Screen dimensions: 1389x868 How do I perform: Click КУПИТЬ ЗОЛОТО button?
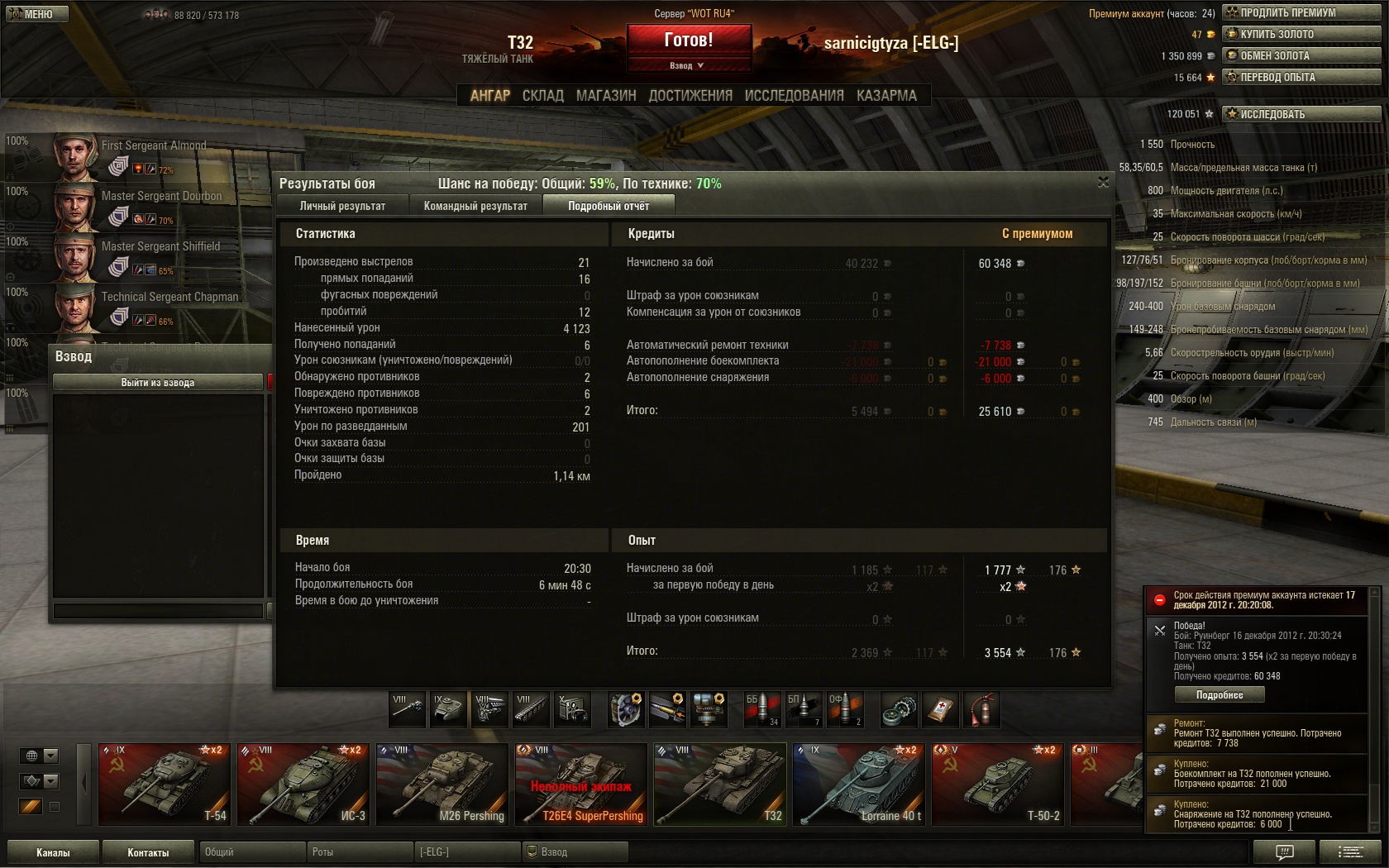click(x=1301, y=34)
